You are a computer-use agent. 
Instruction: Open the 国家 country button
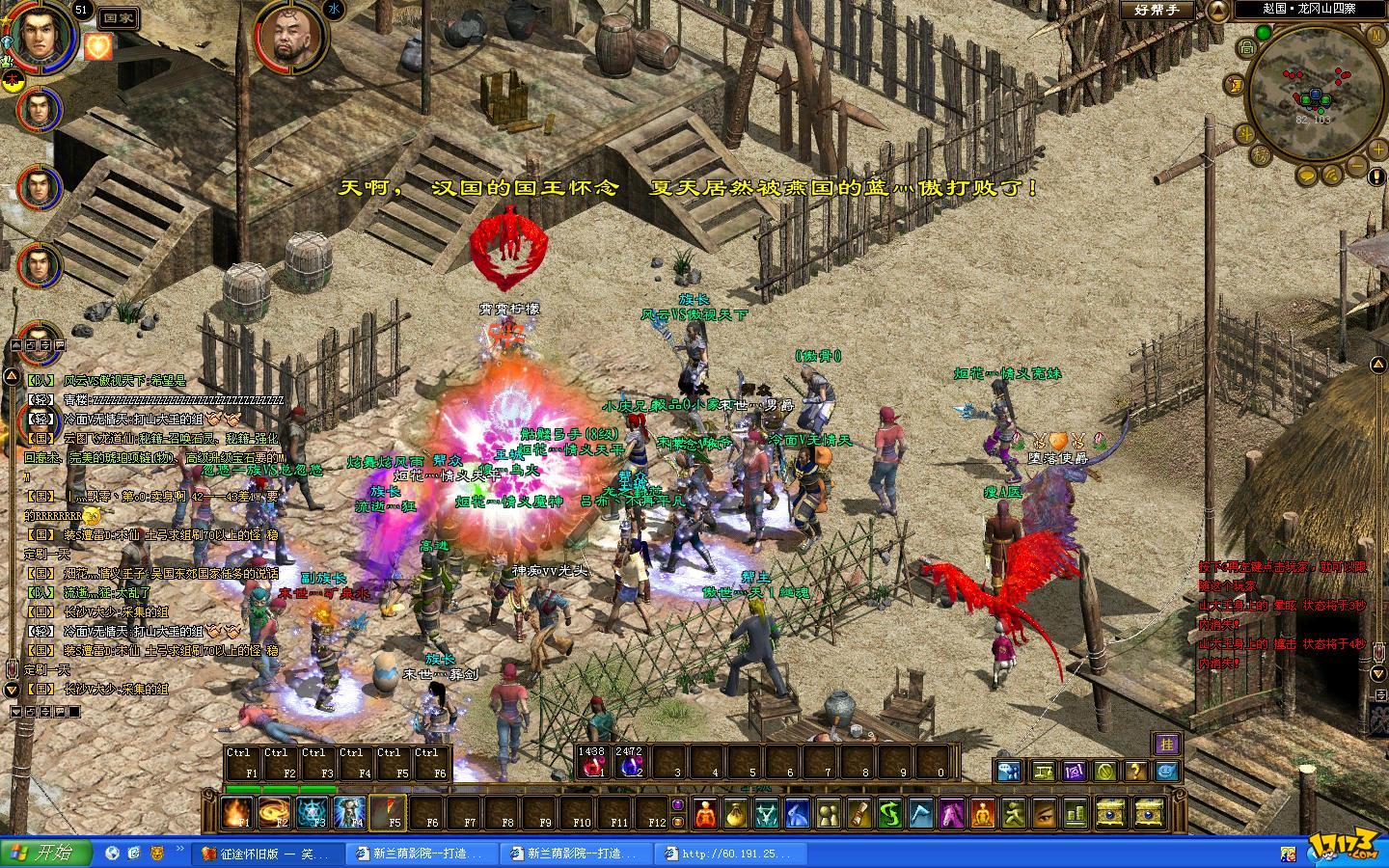tap(119, 18)
